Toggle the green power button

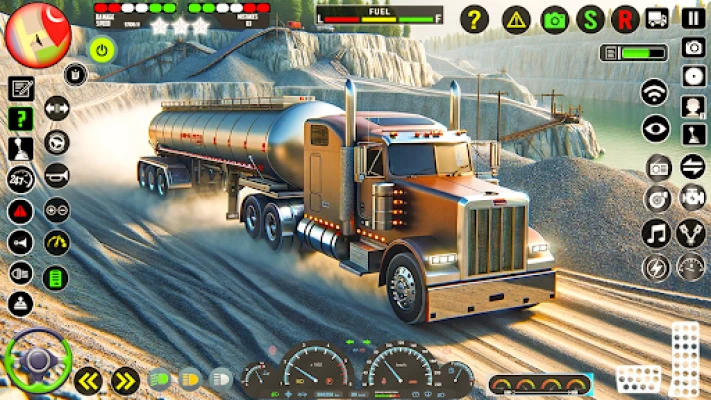101,48
